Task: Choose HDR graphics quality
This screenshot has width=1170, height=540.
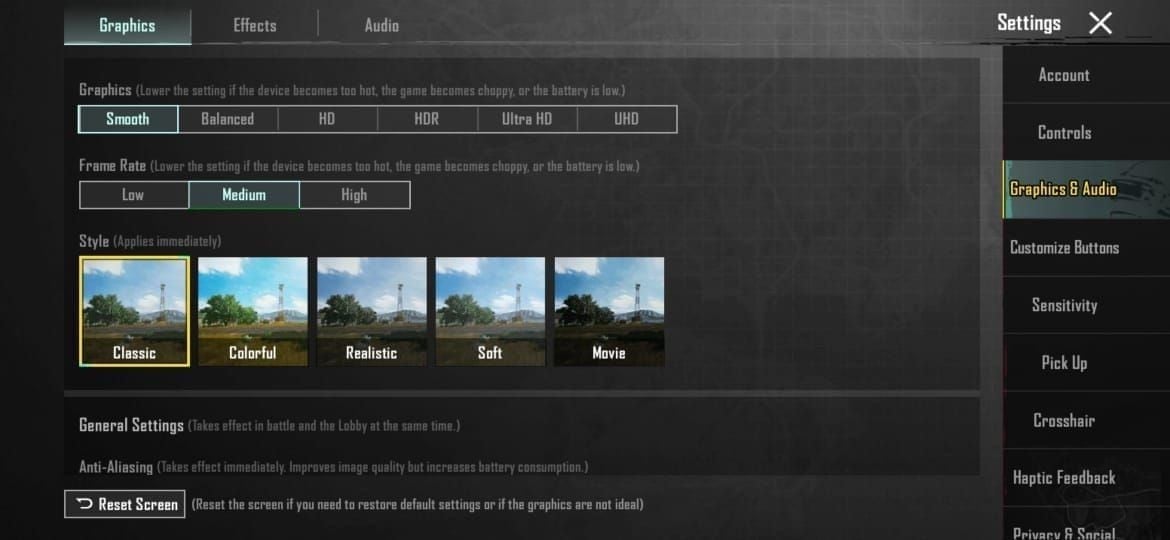Action: tap(427, 119)
